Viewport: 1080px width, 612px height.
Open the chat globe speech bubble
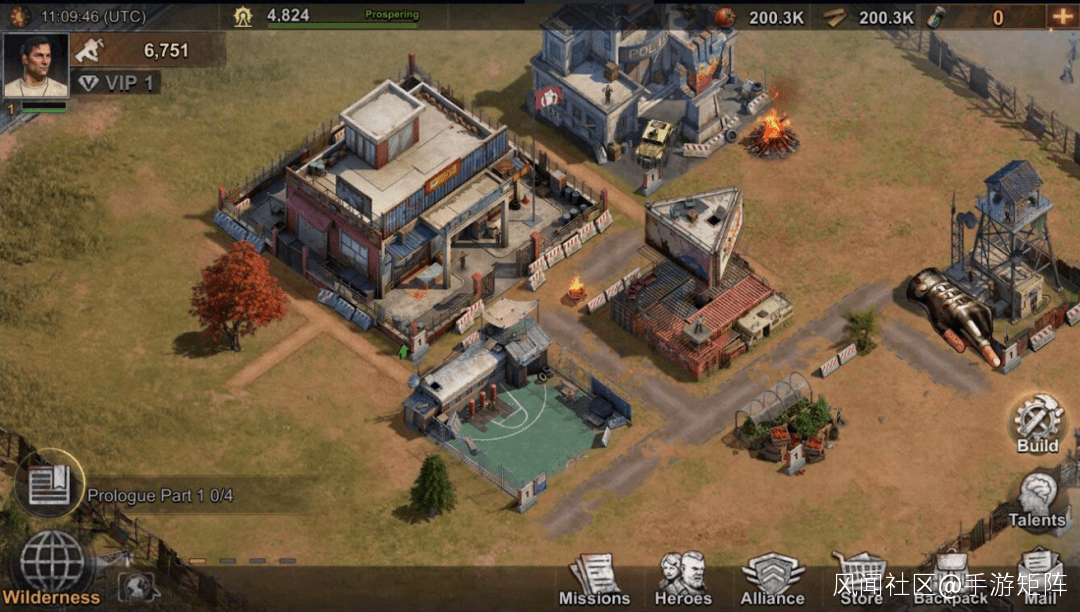pos(138,587)
